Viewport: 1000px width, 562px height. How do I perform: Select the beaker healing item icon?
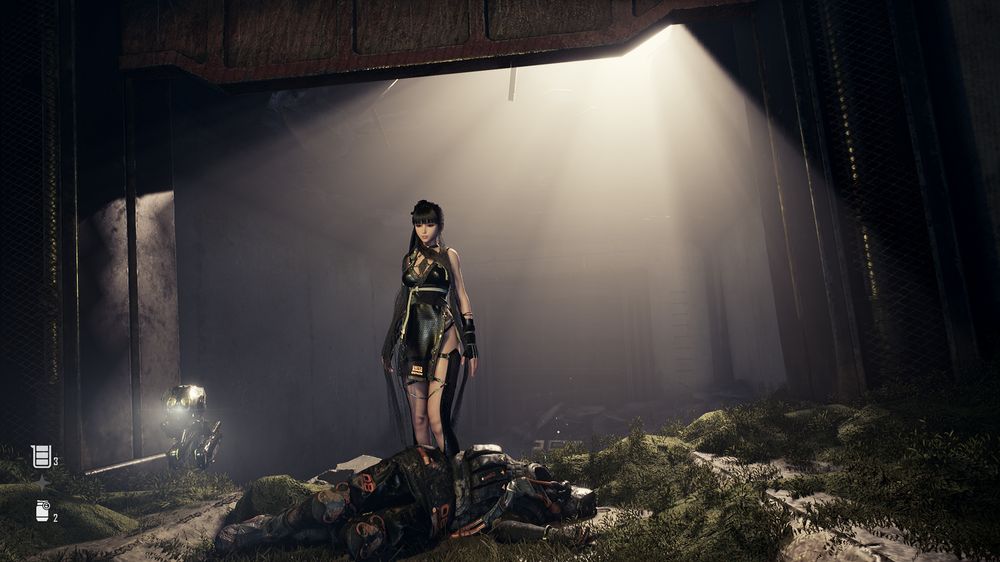[x=41, y=457]
